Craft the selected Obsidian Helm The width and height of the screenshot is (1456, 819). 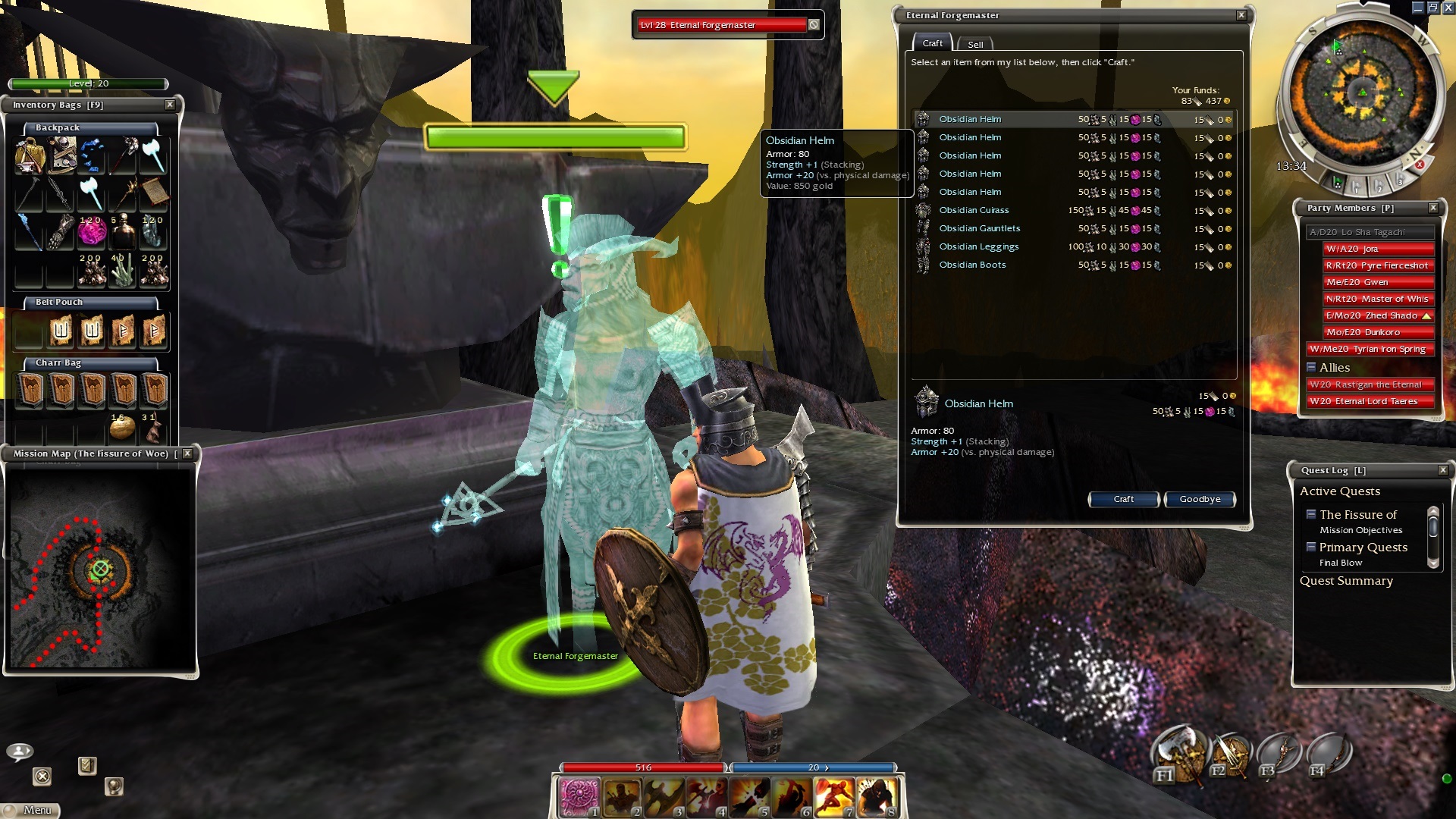[1123, 499]
